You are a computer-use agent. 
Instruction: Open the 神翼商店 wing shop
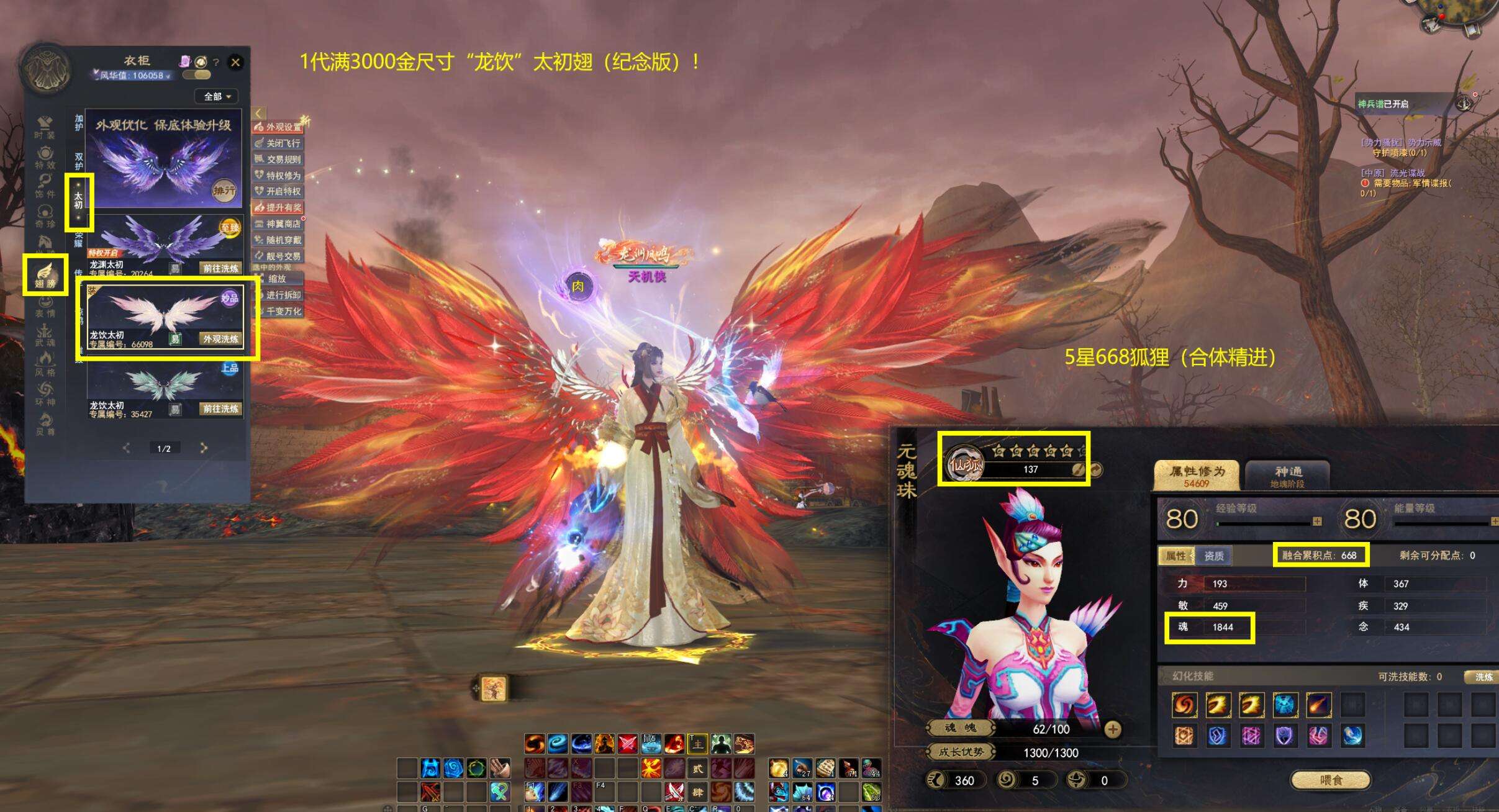coord(278,223)
